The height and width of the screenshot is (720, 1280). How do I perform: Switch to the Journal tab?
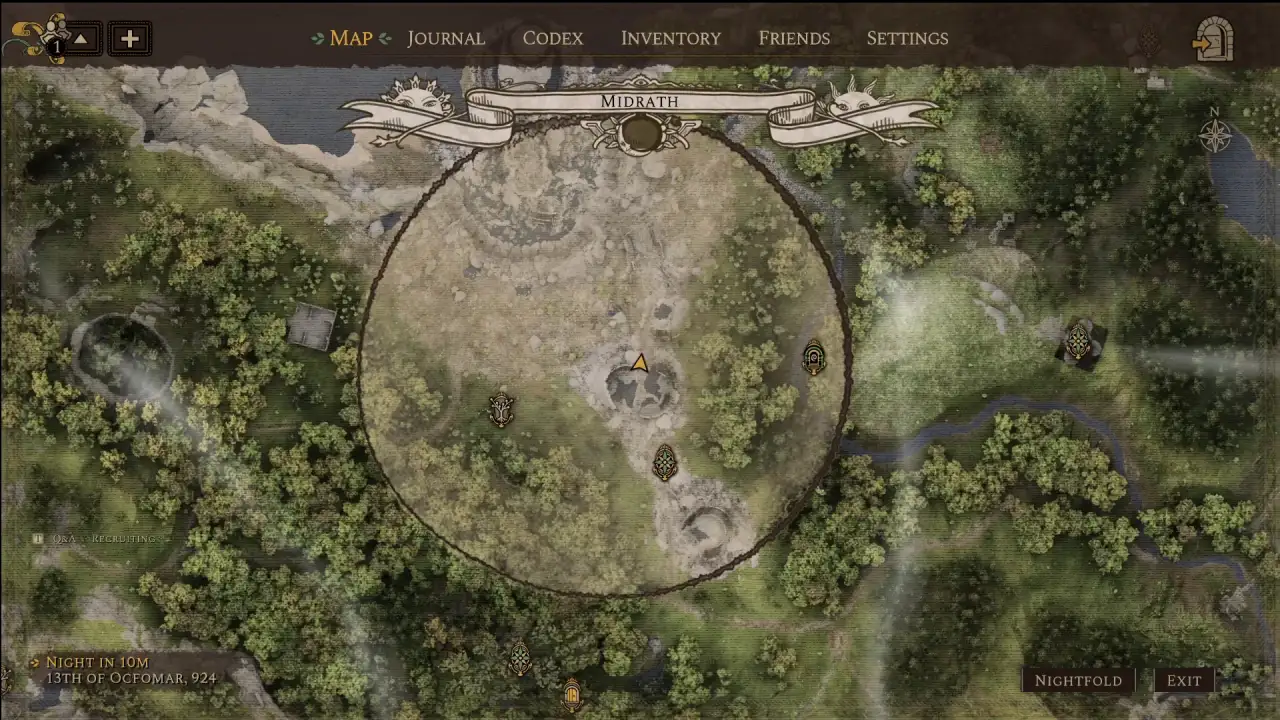(x=445, y=38)
